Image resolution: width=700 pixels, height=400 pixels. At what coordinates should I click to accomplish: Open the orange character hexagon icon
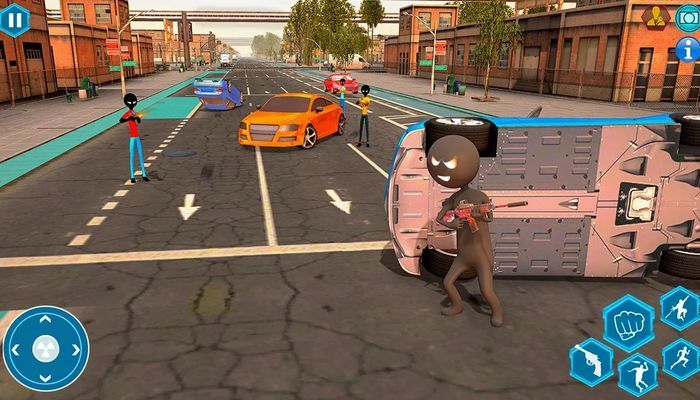pos(656,17)
